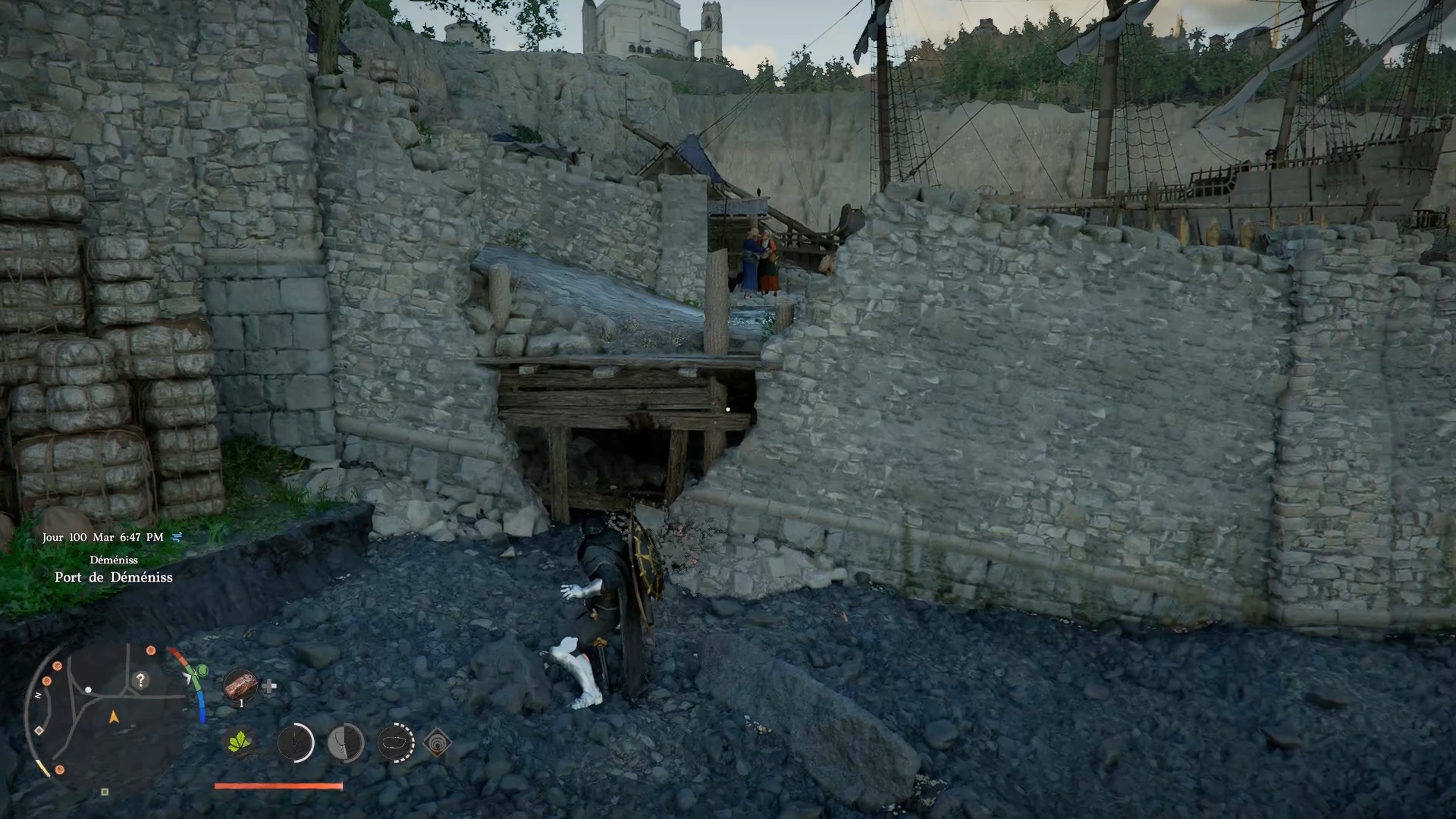Viewport: 1456px width, 819px height.
Task: Select the ring-shaped item slot
Action: [395, 743]
